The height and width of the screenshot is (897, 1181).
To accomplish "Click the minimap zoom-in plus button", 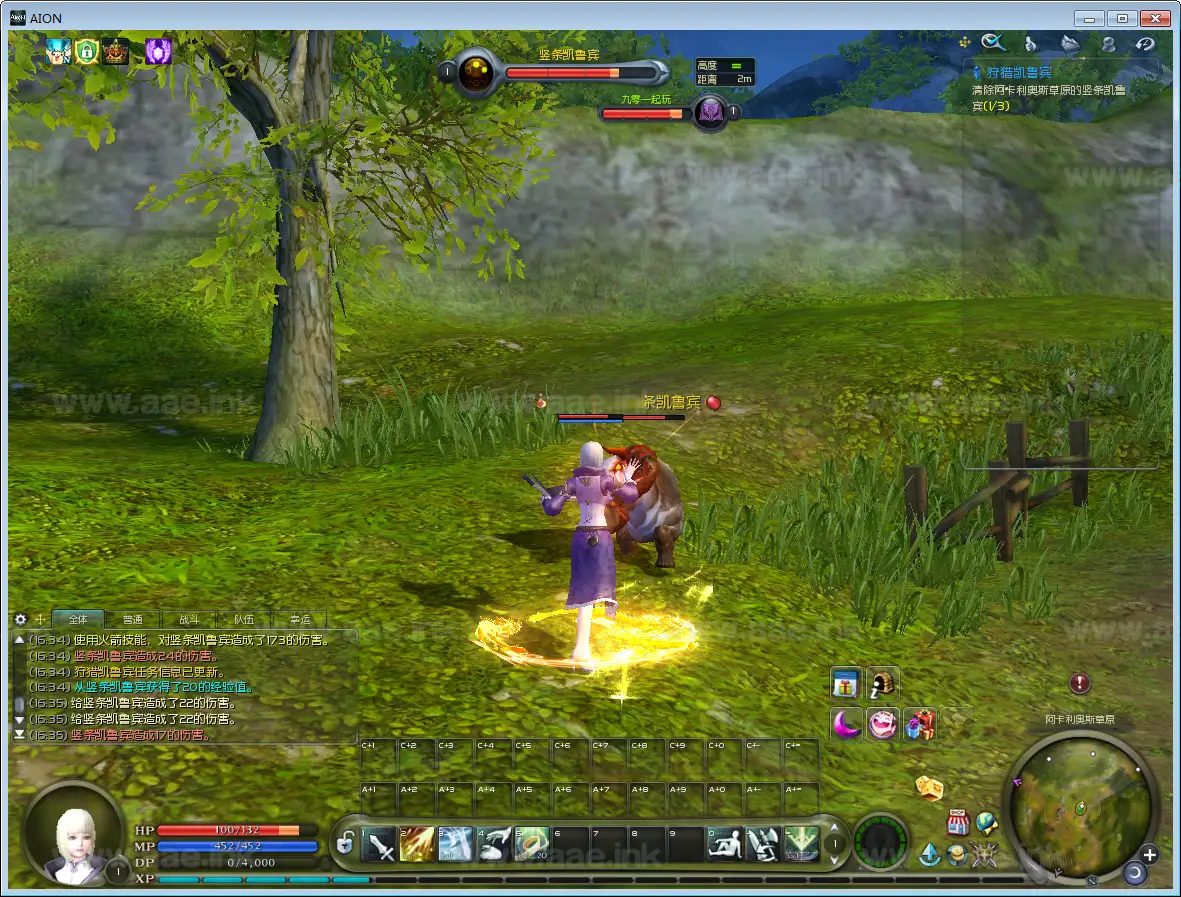I will (x=1149, y=855).
